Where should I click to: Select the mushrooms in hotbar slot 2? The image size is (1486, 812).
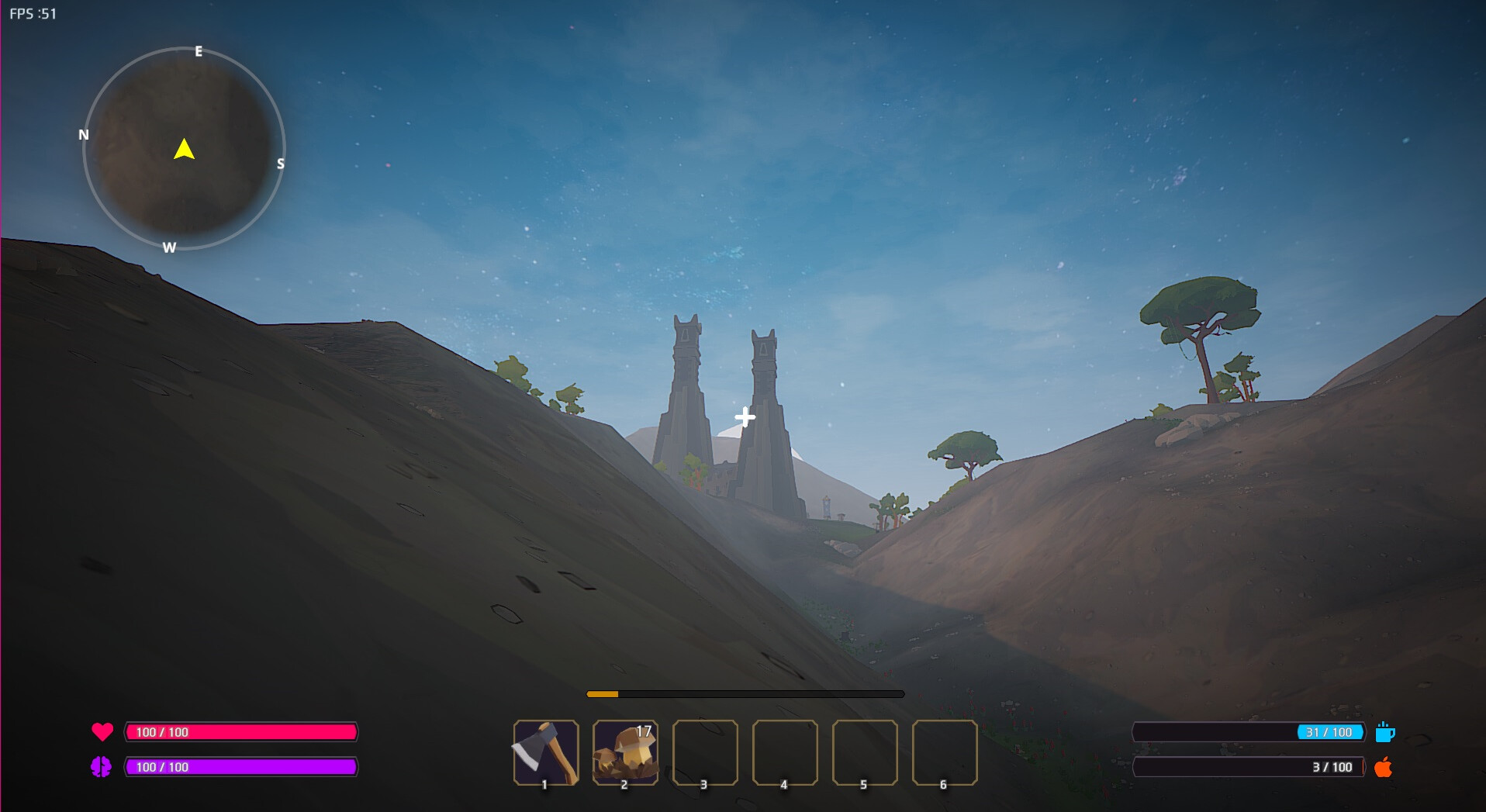(625, 753)
